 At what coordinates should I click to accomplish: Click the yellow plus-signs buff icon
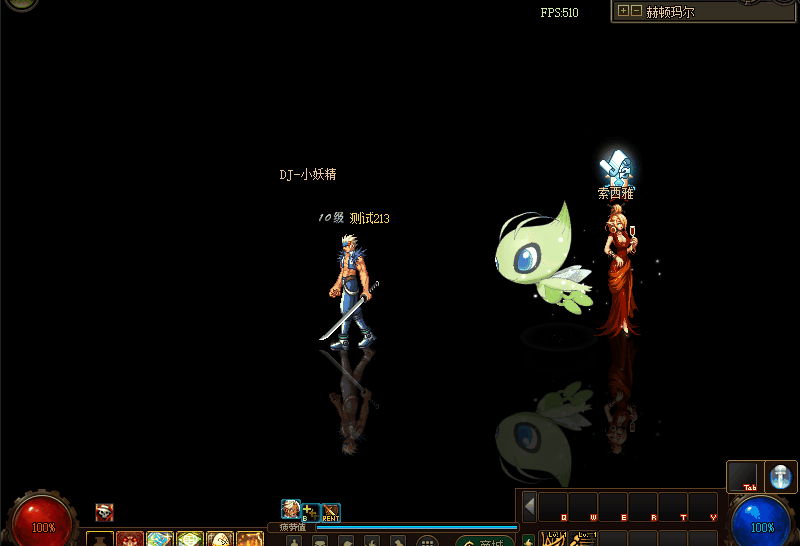pos(311,513)
